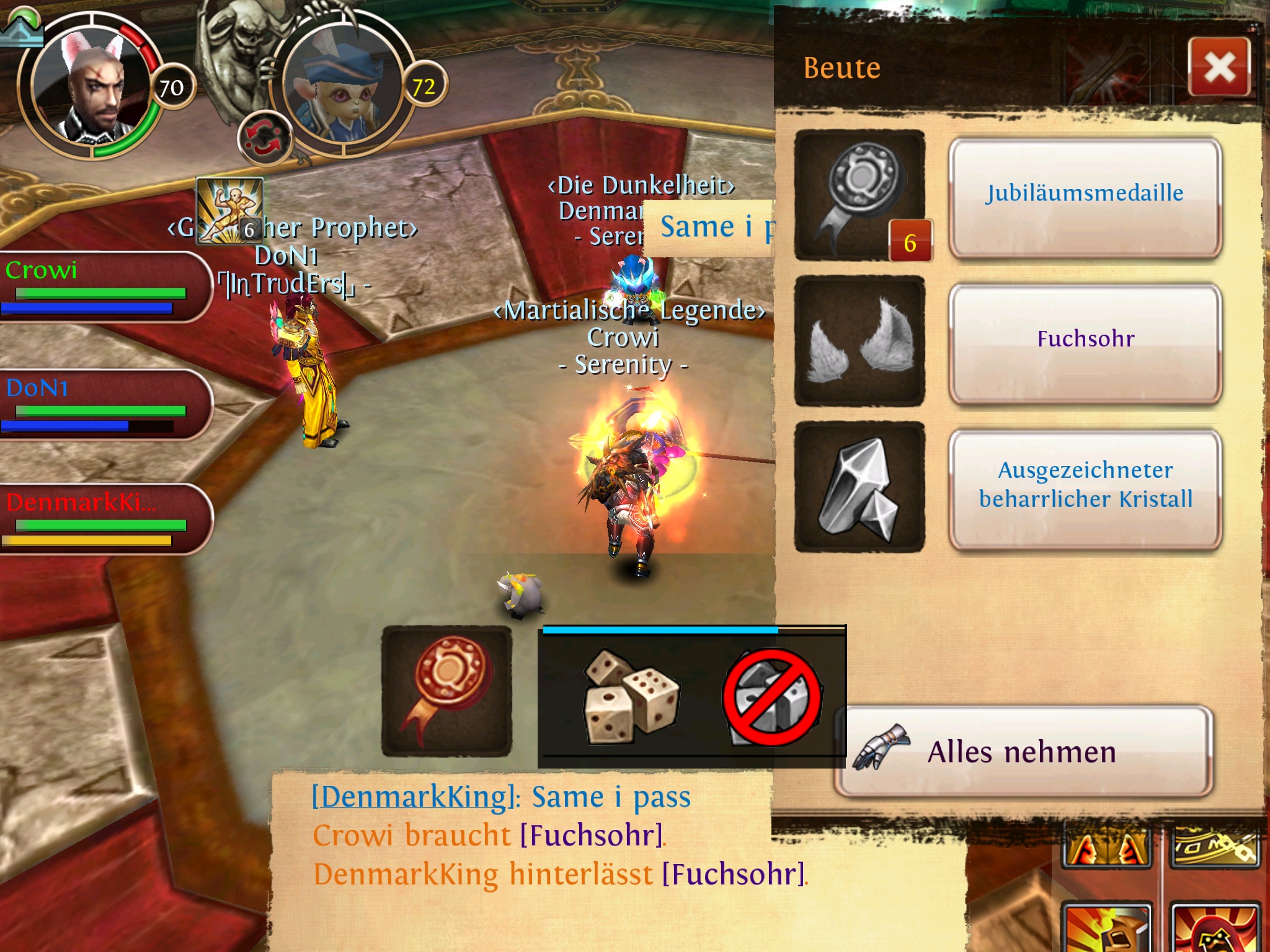
Task: Show the golden figure buff icon
Action: 229,211
